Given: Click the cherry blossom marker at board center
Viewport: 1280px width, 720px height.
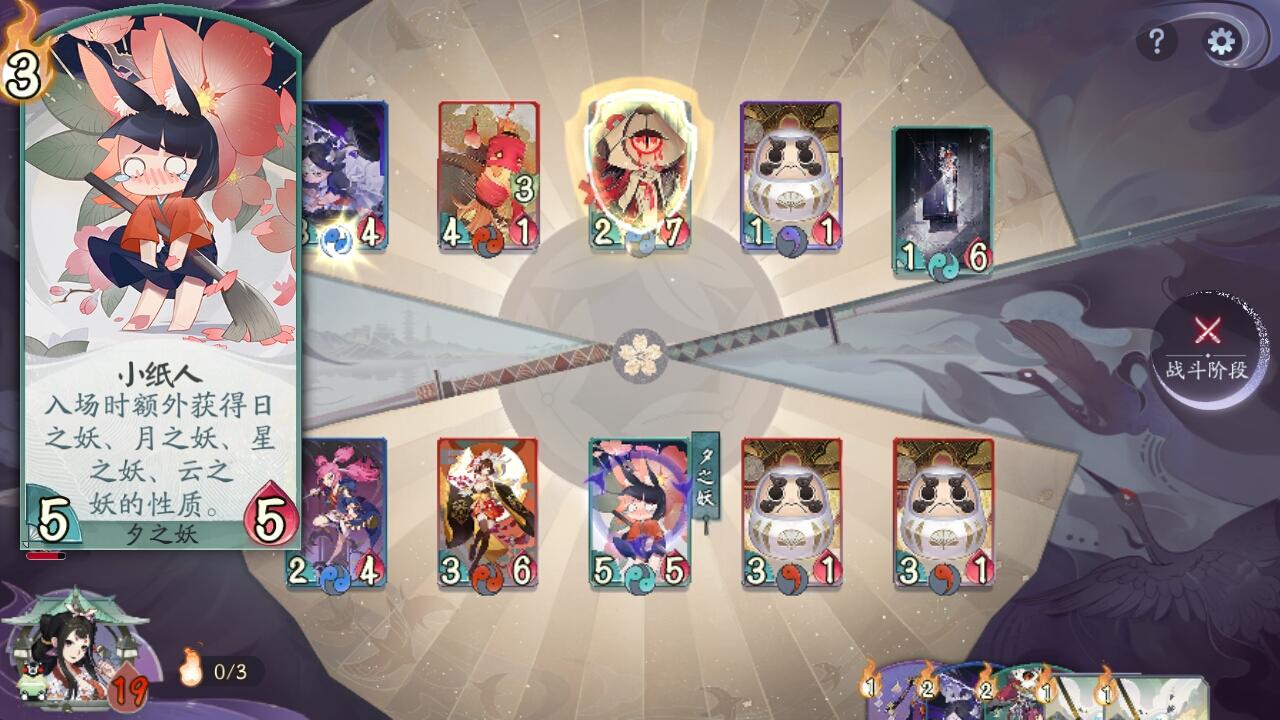Looking at the screenshot, I should click(638, 356).
